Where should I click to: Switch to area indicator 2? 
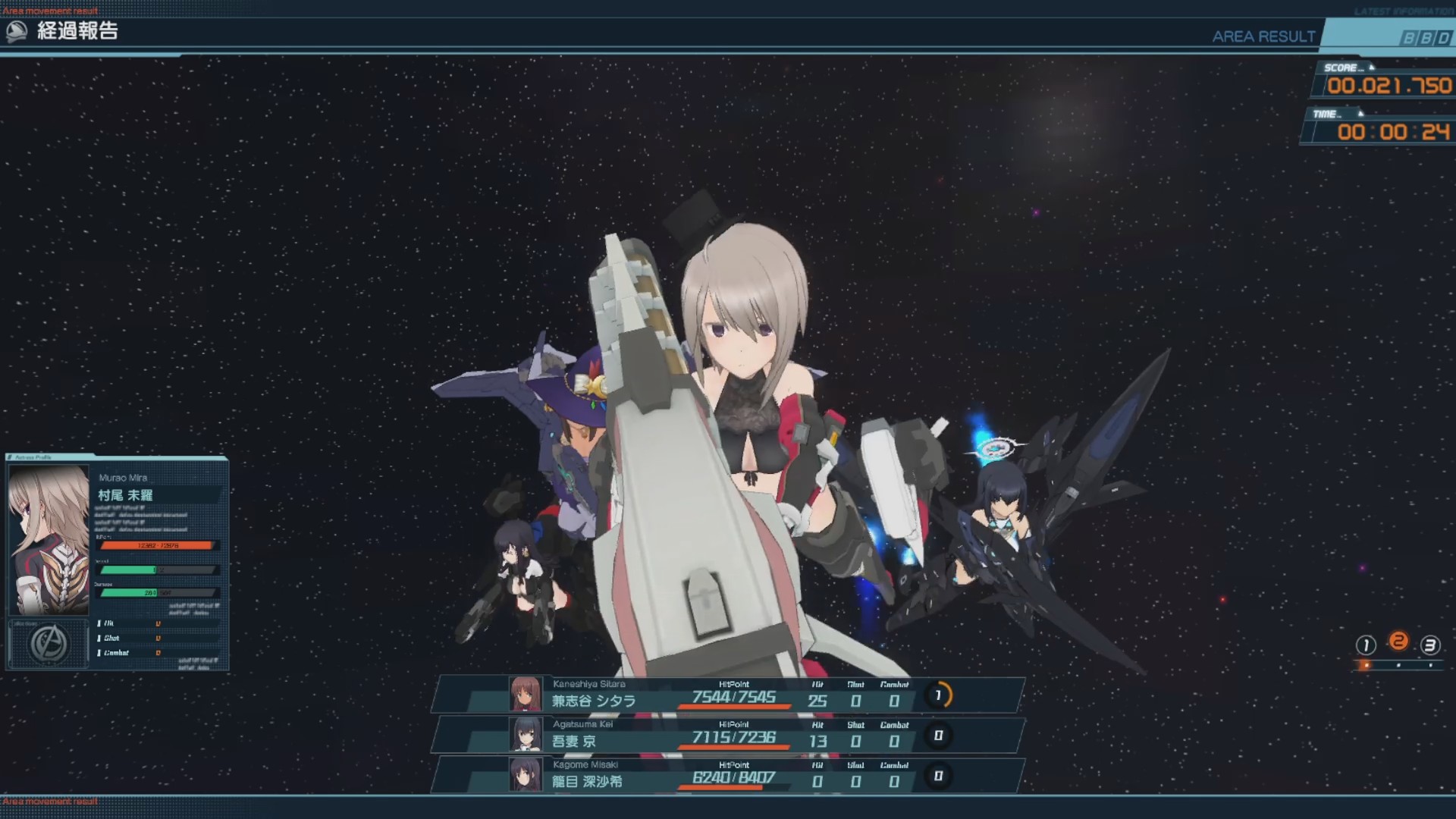[x=1398, y=642]
